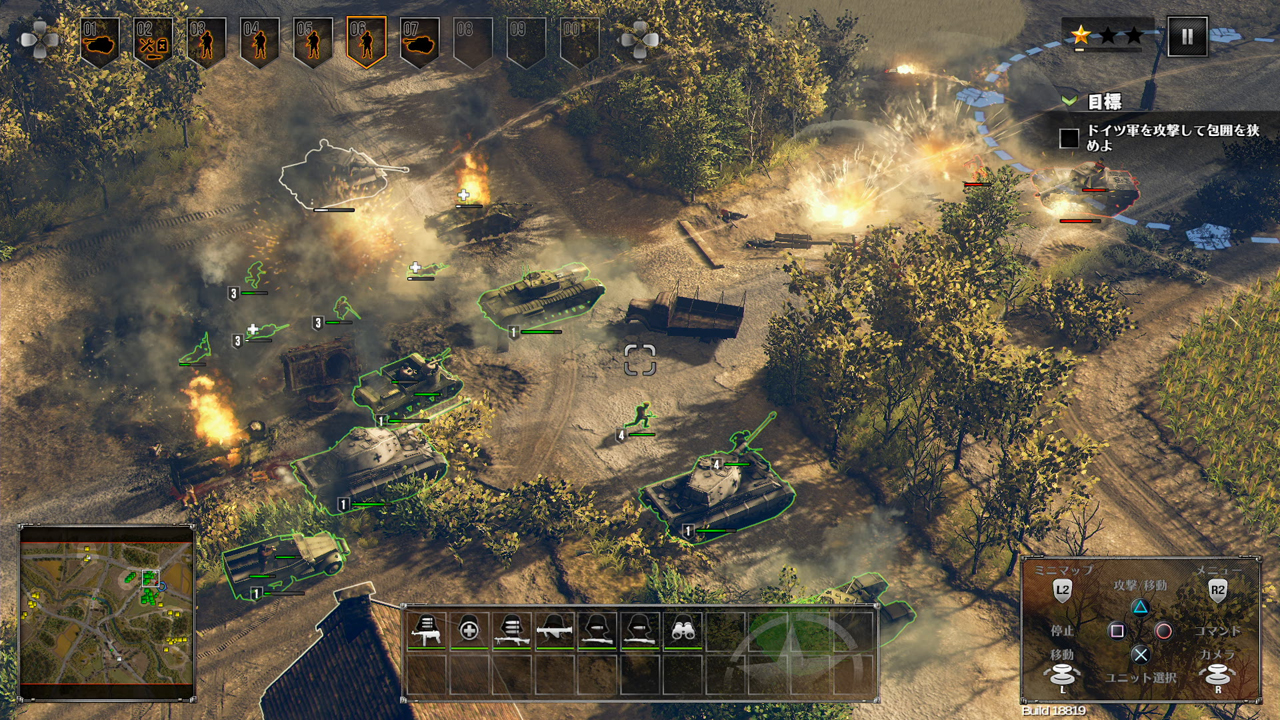1280x720 pixels.
Task: Open the battlefield minimap
Action: (106, 612)
